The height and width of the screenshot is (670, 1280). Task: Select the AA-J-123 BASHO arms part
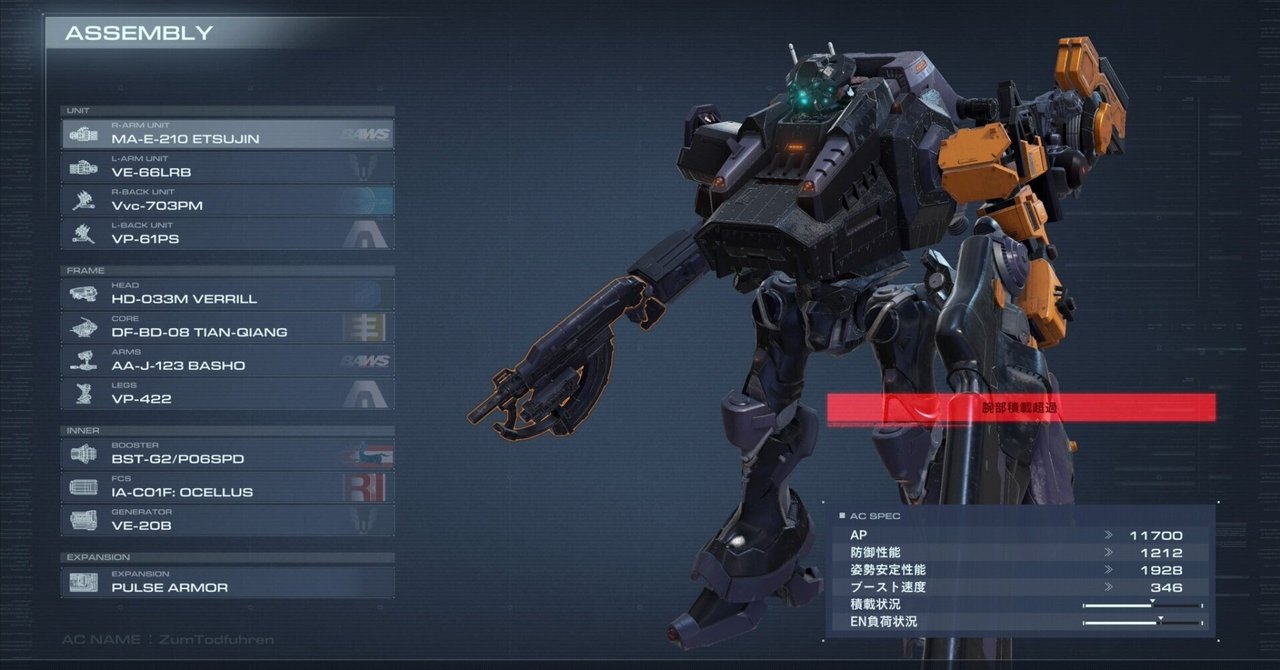228,360
